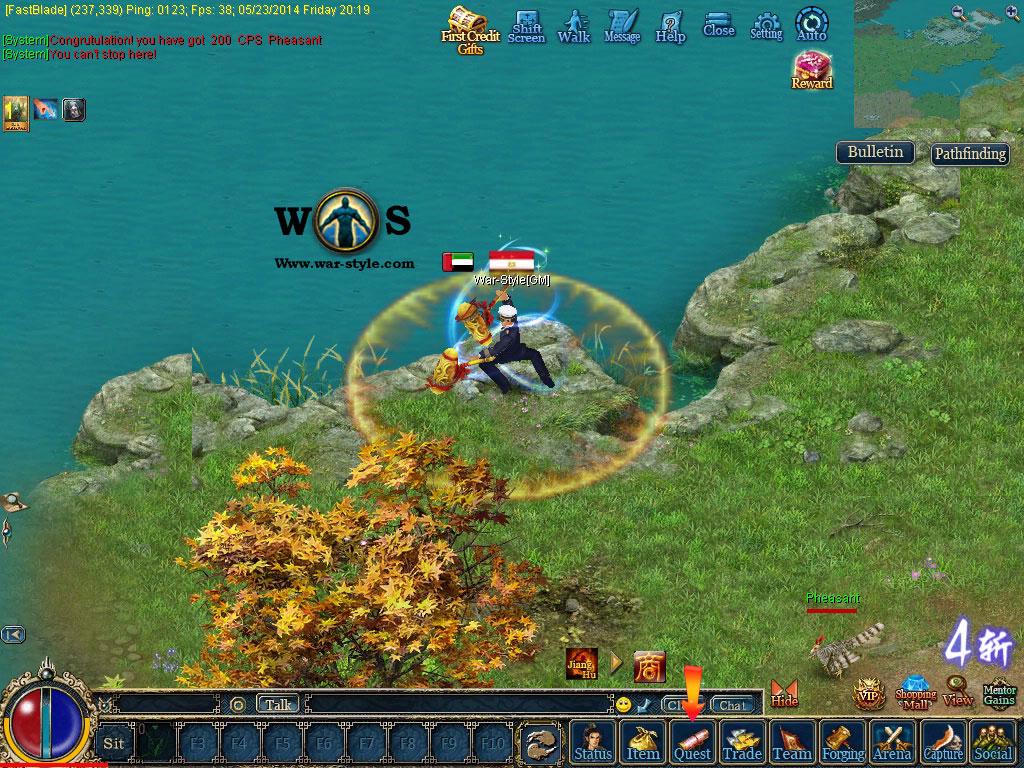Claim the Reward chest
The image size is (1024, 768).
[812, 70]
